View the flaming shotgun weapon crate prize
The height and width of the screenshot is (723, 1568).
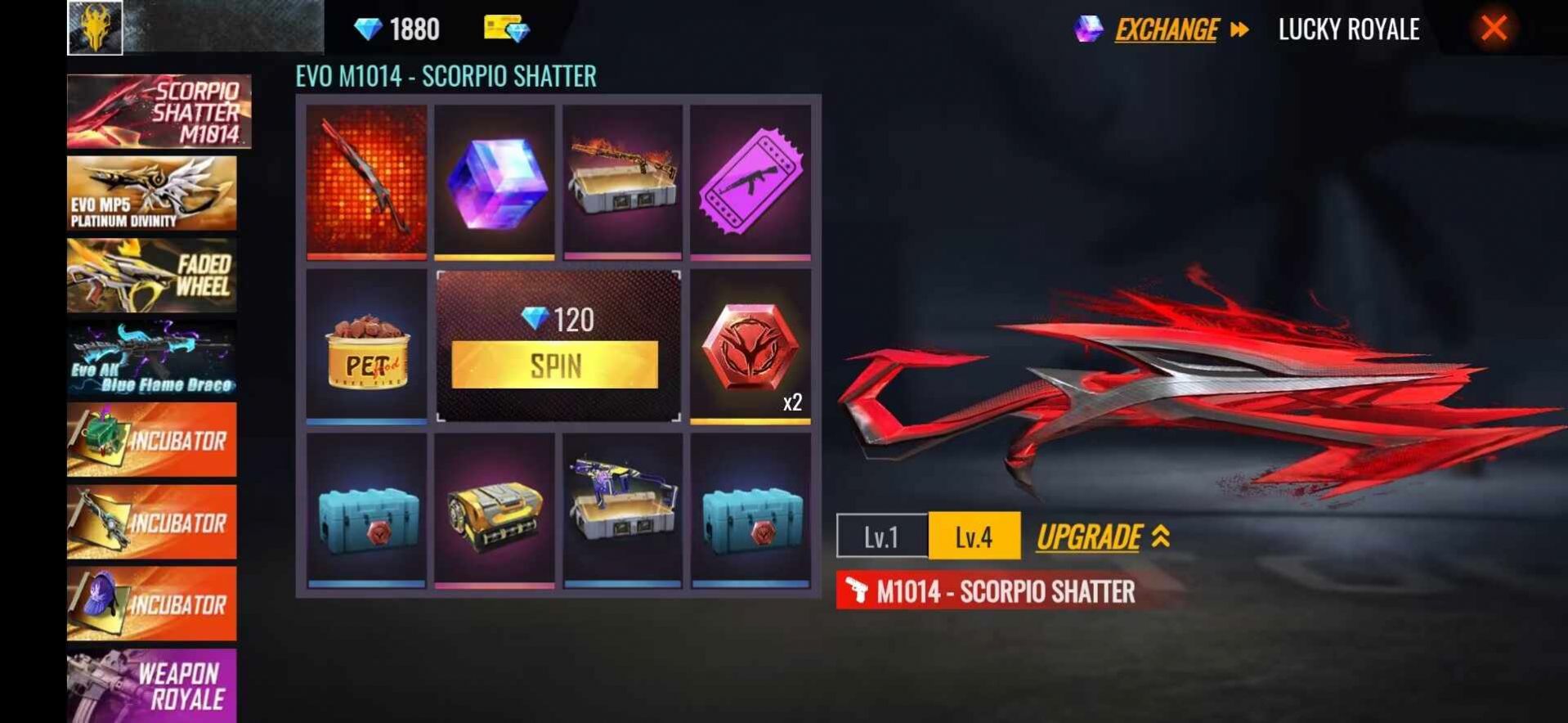click(x=622, y=182)
